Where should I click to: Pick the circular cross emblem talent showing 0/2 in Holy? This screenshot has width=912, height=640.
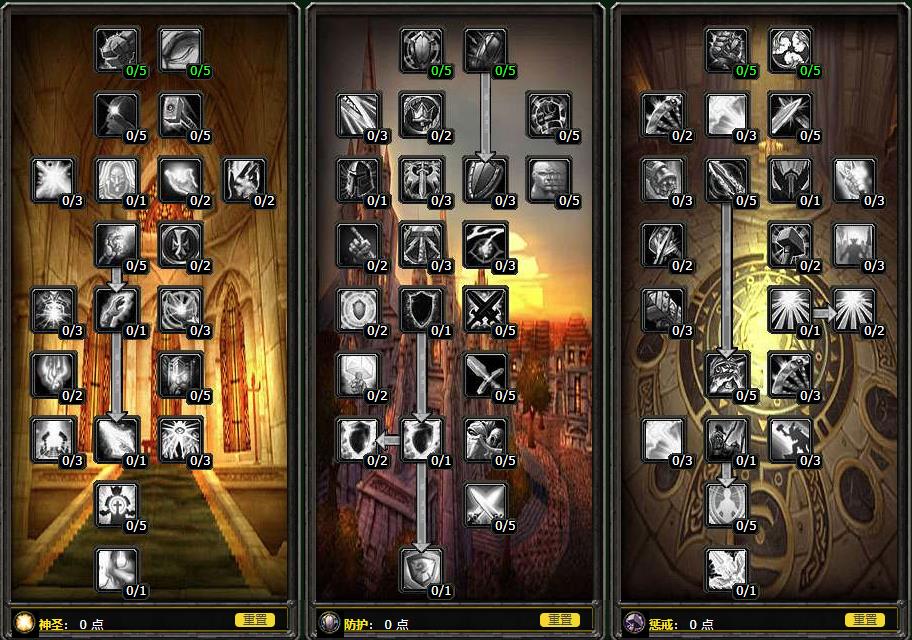point(180,245)
